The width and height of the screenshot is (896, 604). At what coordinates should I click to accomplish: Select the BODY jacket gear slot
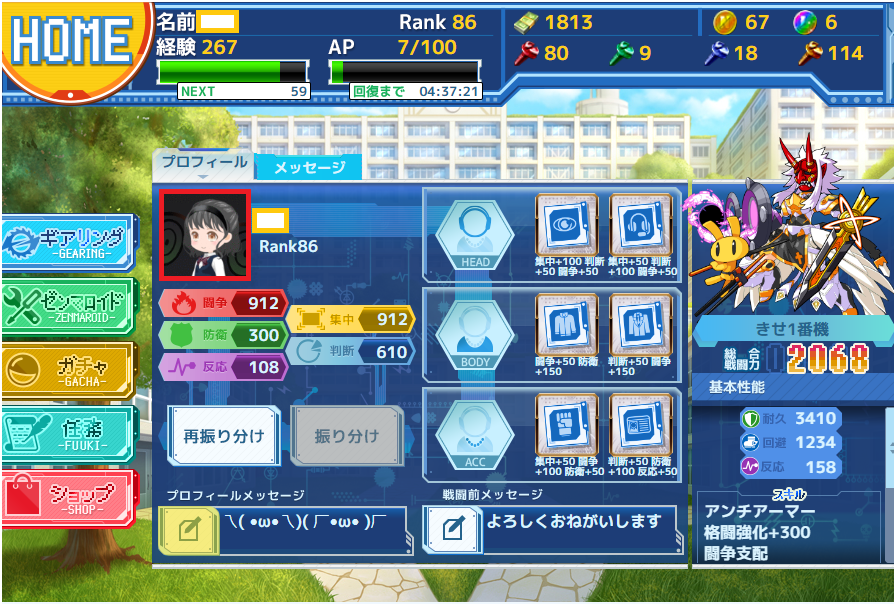567,325
